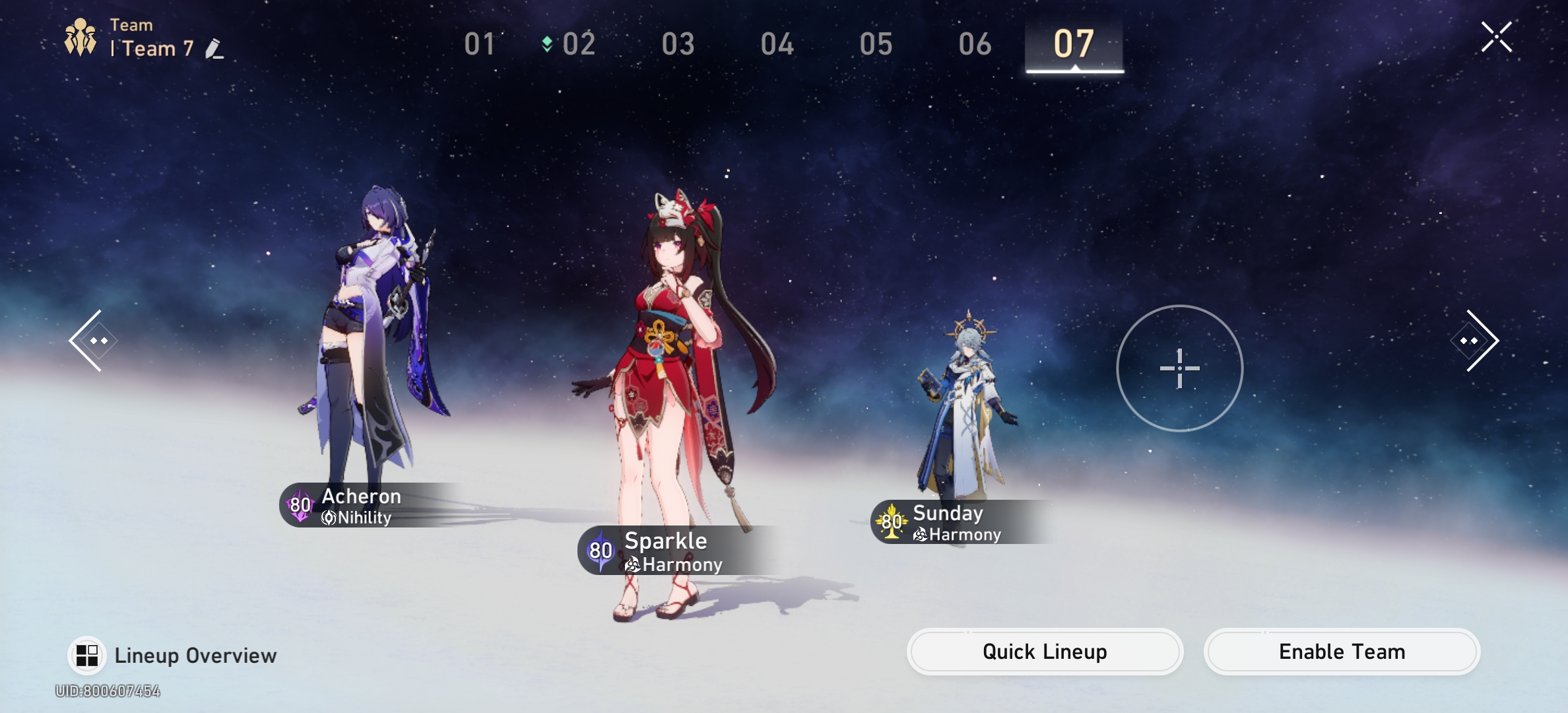Click Sunday's Harmony path icon
This screenshot has height=713, width=1568.
(x=920, y=535)
